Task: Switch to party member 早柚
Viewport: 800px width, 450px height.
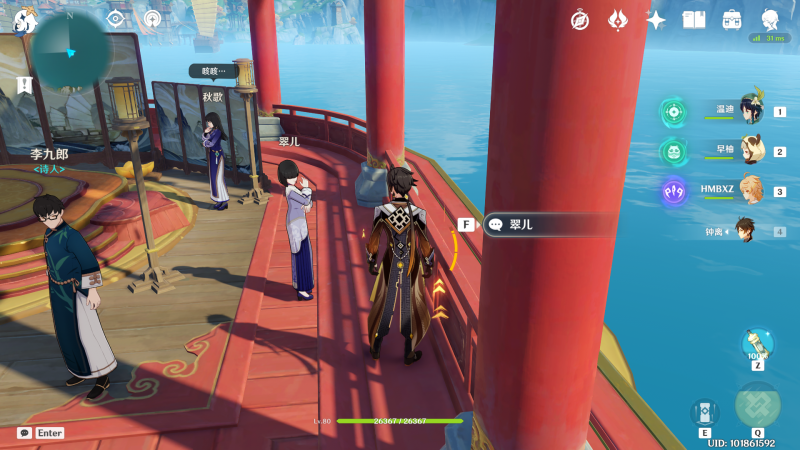Action: click(x=750, y=150)
